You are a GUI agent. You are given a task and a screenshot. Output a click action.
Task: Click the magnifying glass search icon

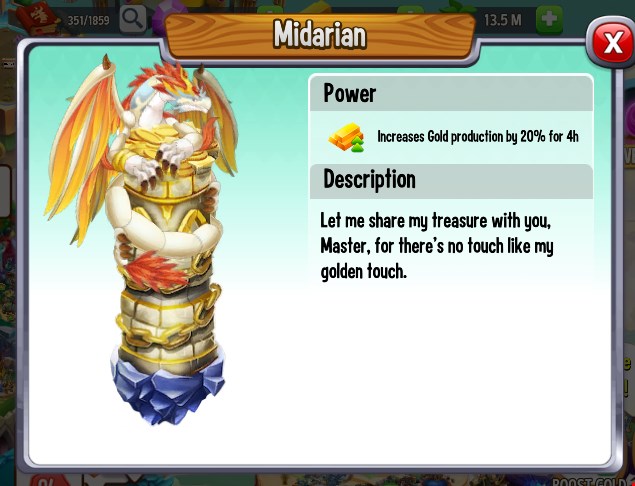132,18
